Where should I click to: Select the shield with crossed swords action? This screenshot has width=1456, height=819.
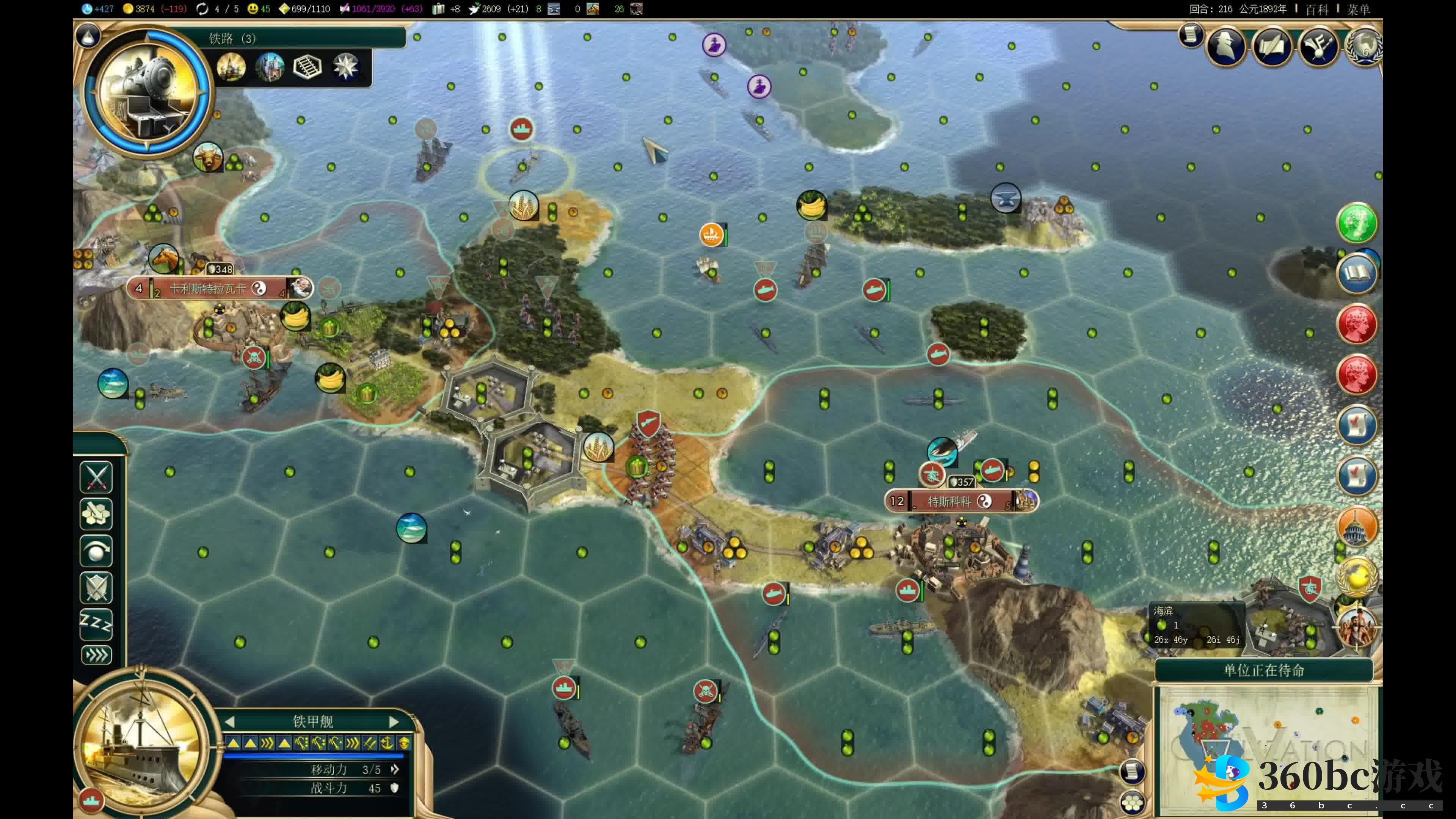(96, 587)
